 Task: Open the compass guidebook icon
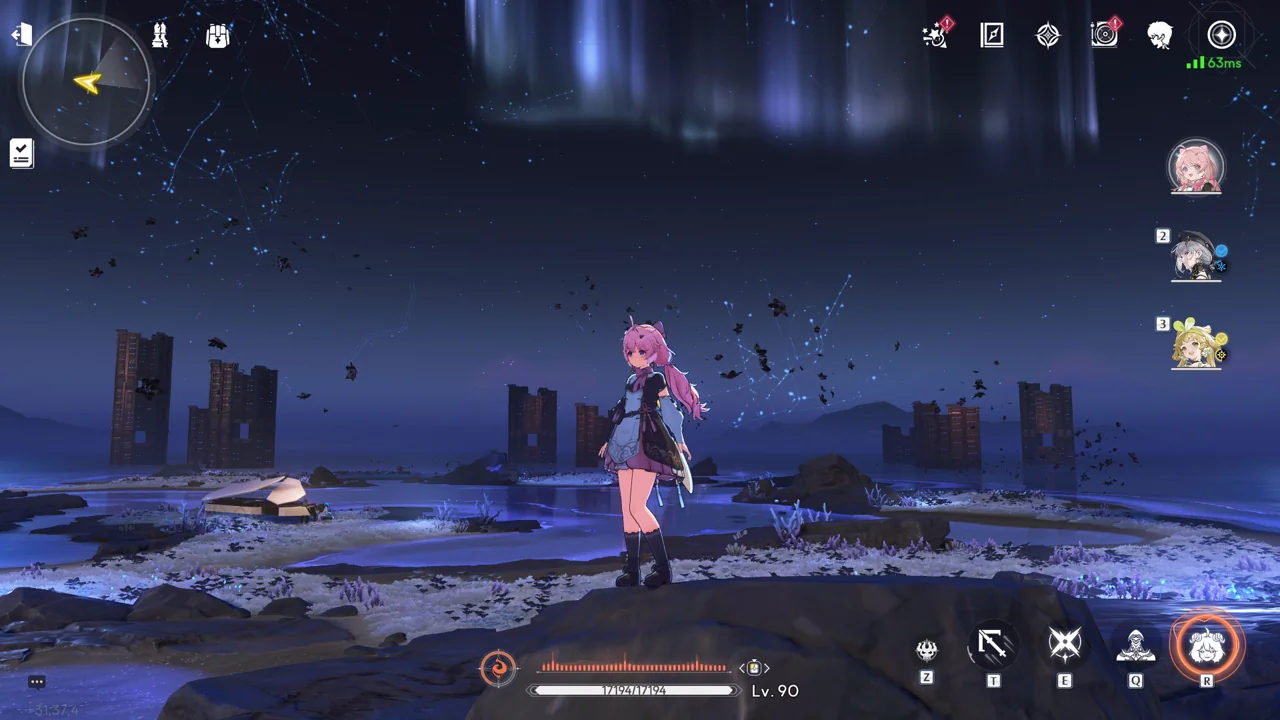click(991, 36)
